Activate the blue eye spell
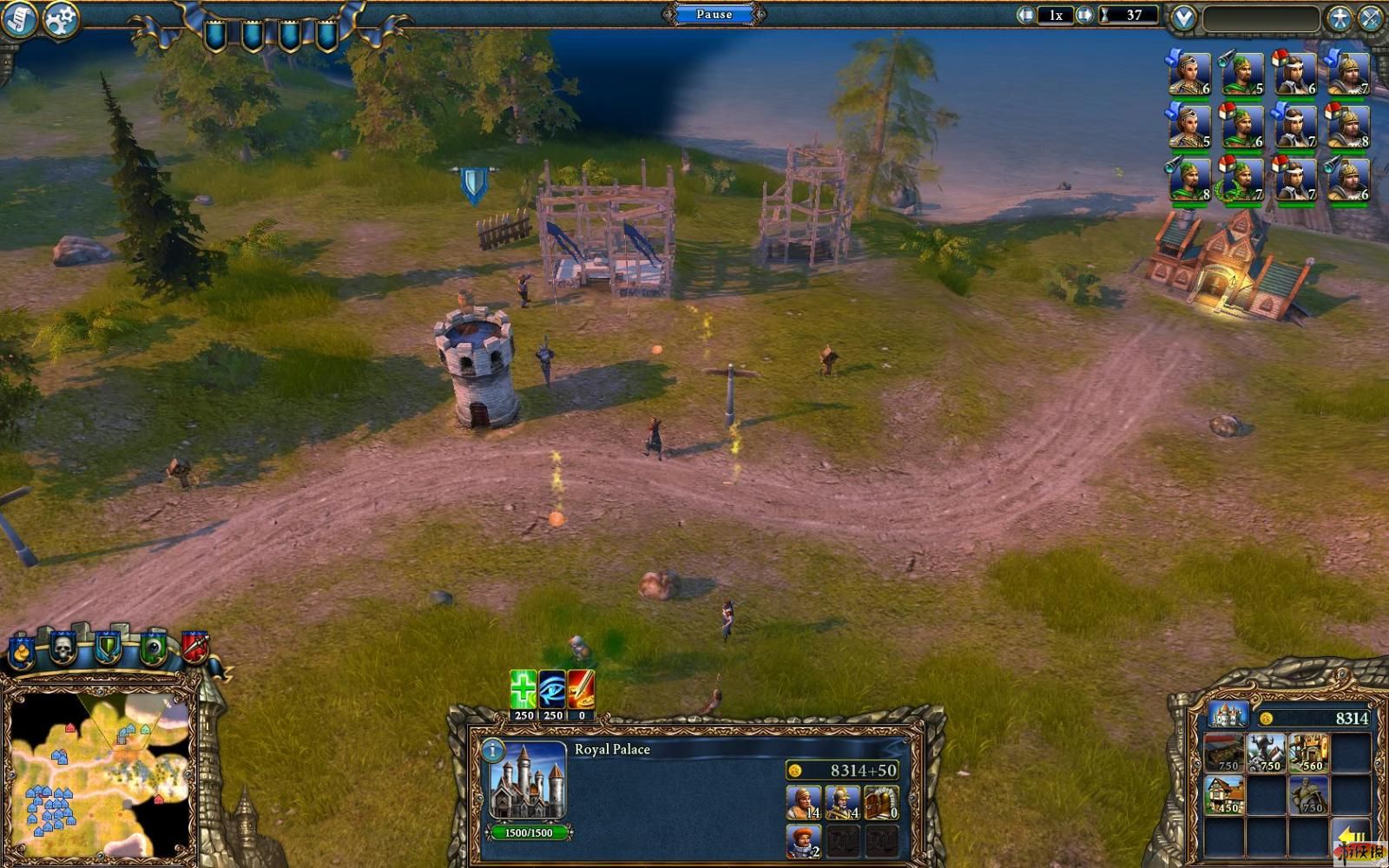 tap(552, 689)
